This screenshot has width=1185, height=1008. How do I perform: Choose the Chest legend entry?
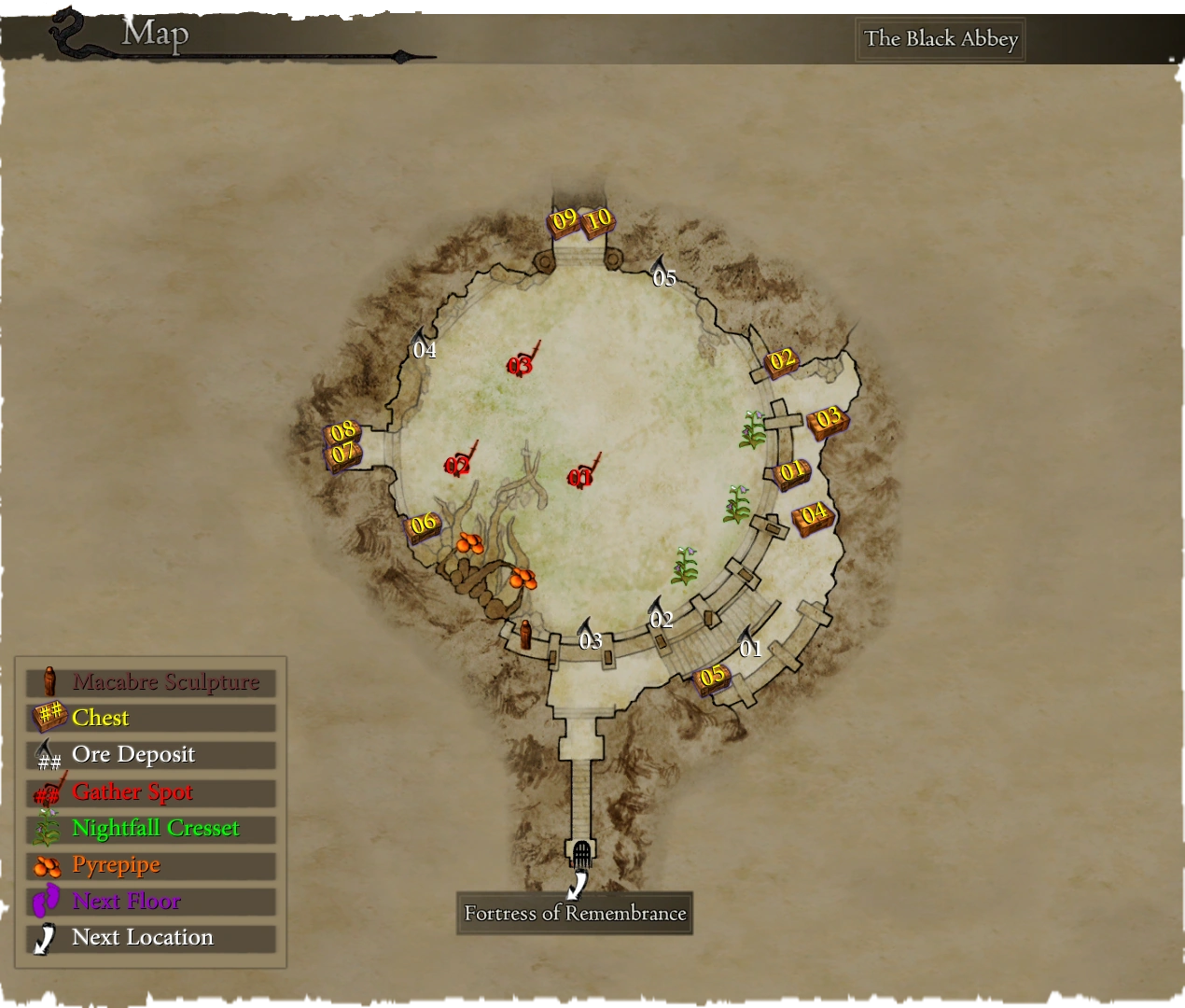click(150, 718)
